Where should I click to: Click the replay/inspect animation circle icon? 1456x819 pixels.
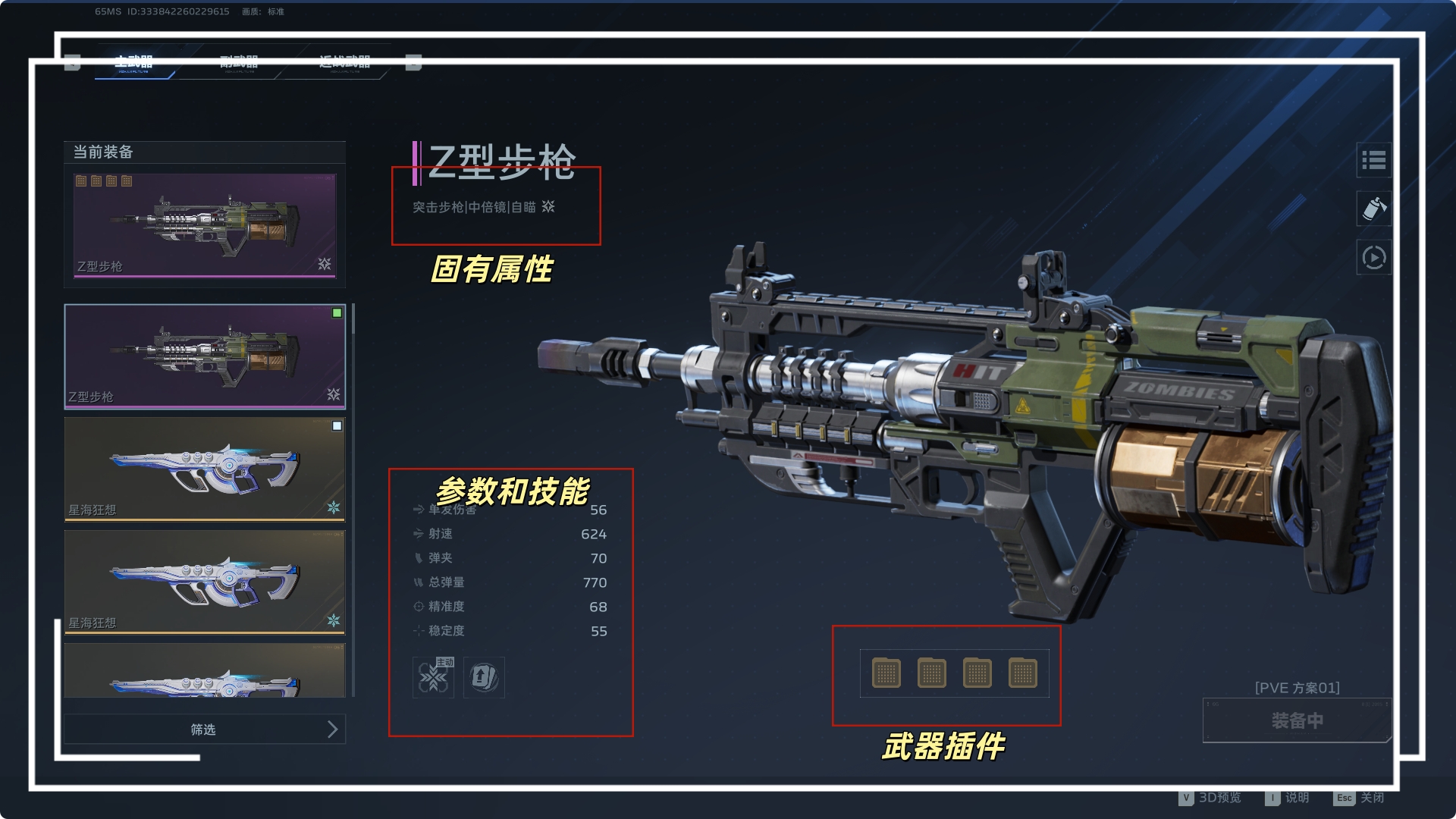[x=1373, y=258]
